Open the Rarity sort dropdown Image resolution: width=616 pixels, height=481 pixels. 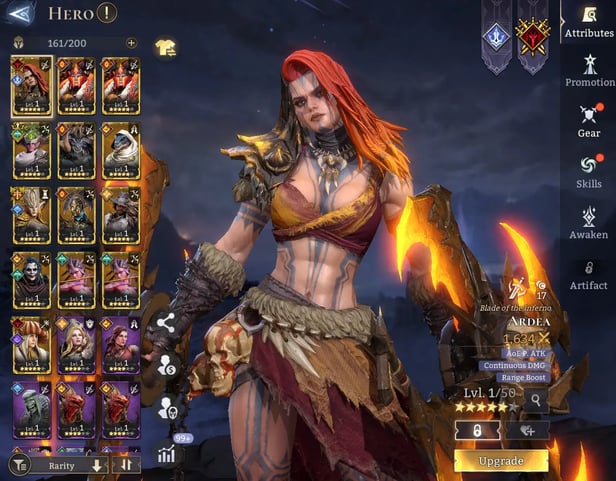(x=67, y=465)
